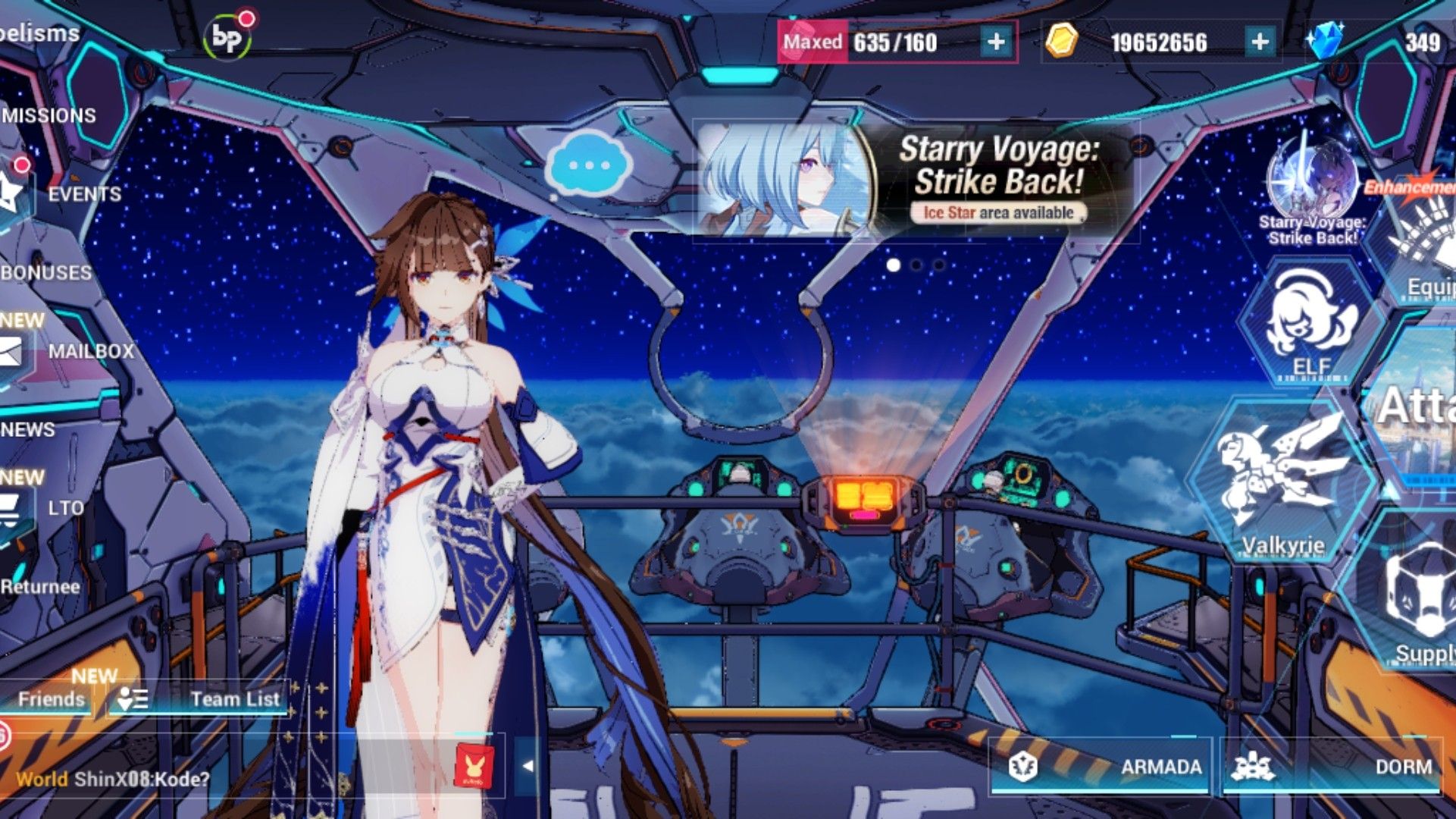The height and width of the screenshot is (819, 1456).
Task: Click the plus beside 19652656 coins
Action: [x=1259, y=43]
